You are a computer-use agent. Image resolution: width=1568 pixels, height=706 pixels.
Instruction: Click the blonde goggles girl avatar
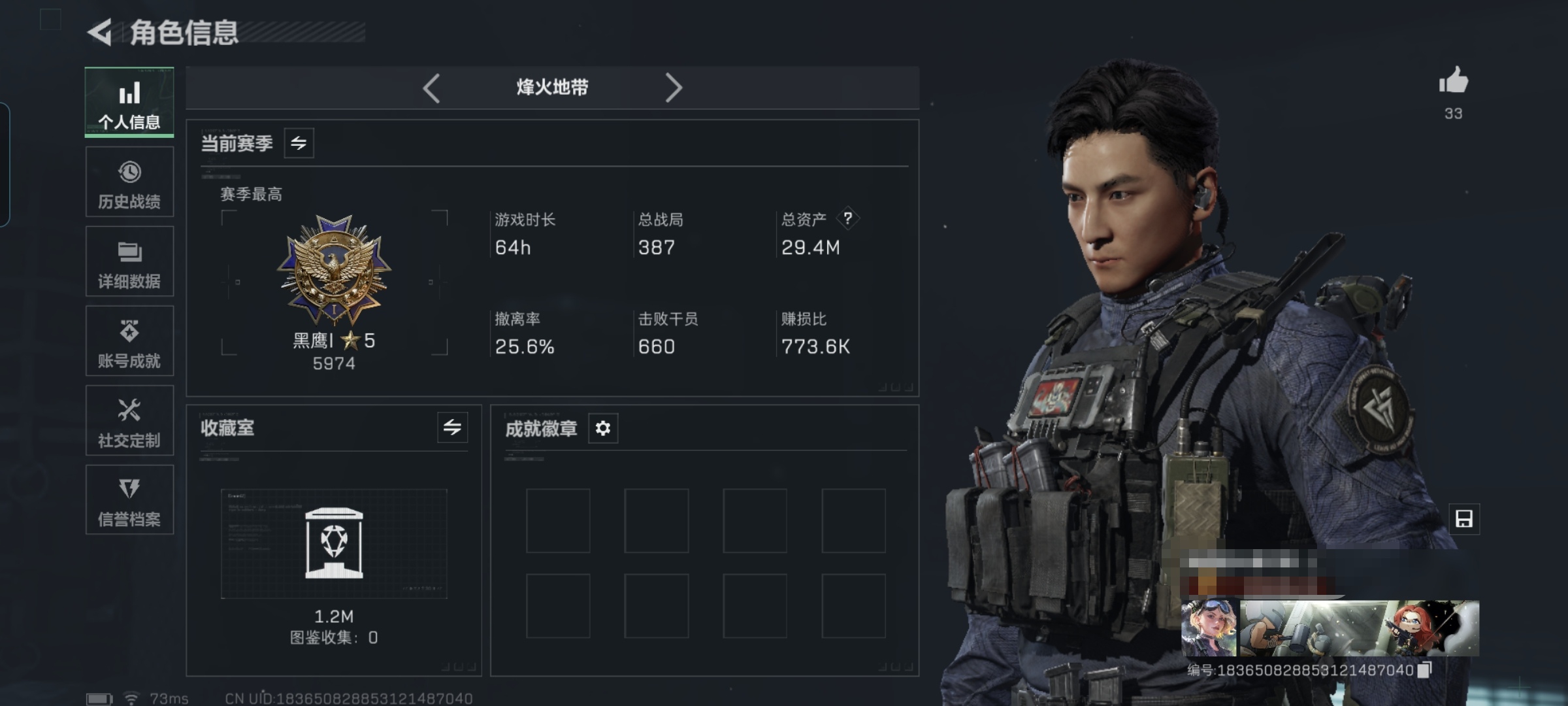(1209, 628)
